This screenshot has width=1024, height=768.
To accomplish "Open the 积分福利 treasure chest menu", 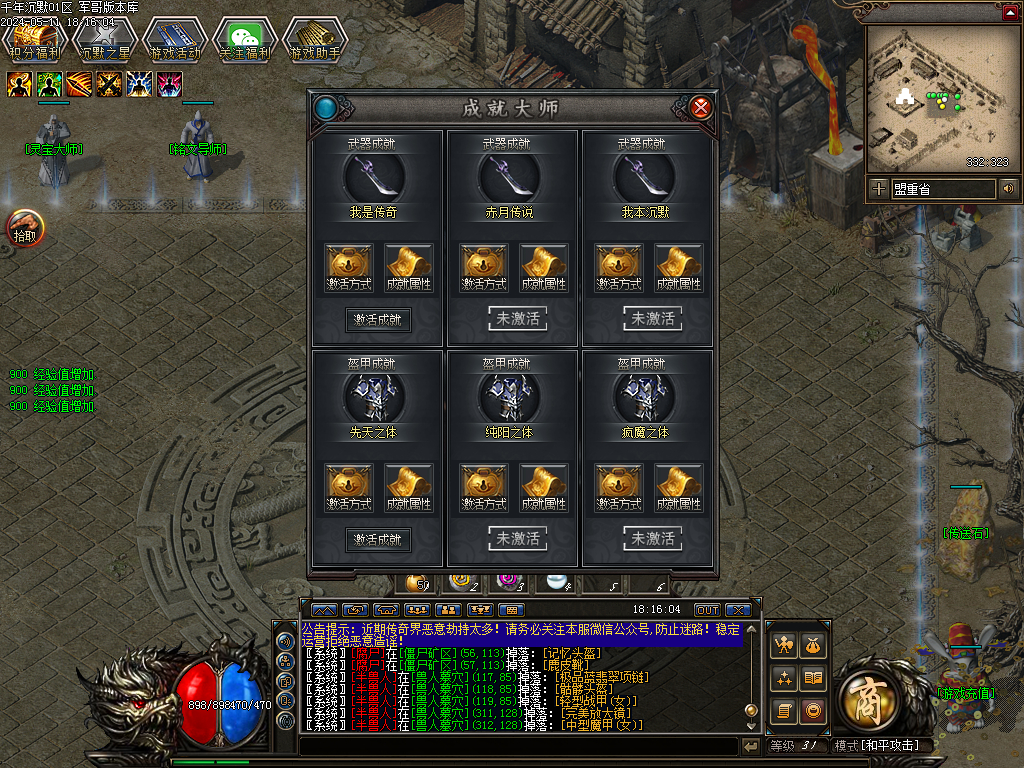I will pos(34,42).
